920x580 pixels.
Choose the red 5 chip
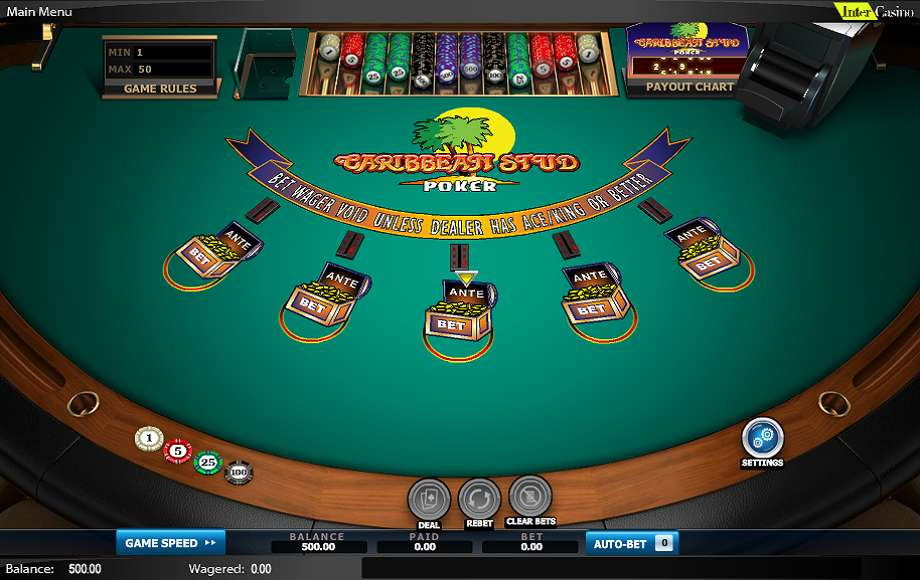coord(178,451)
